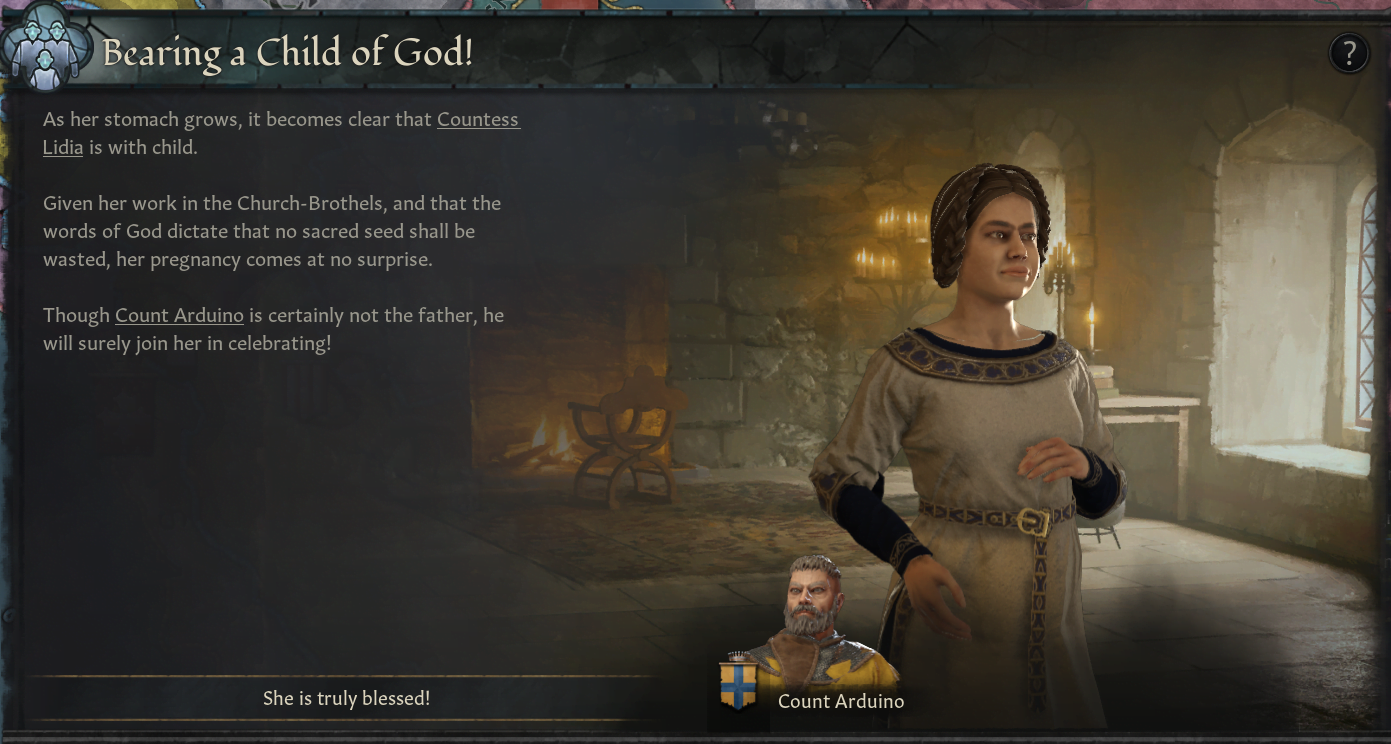This screenshot has height=744, width=1391.
Task: Select Count Arduino's portrait
Action: click(x=812, y=612)
